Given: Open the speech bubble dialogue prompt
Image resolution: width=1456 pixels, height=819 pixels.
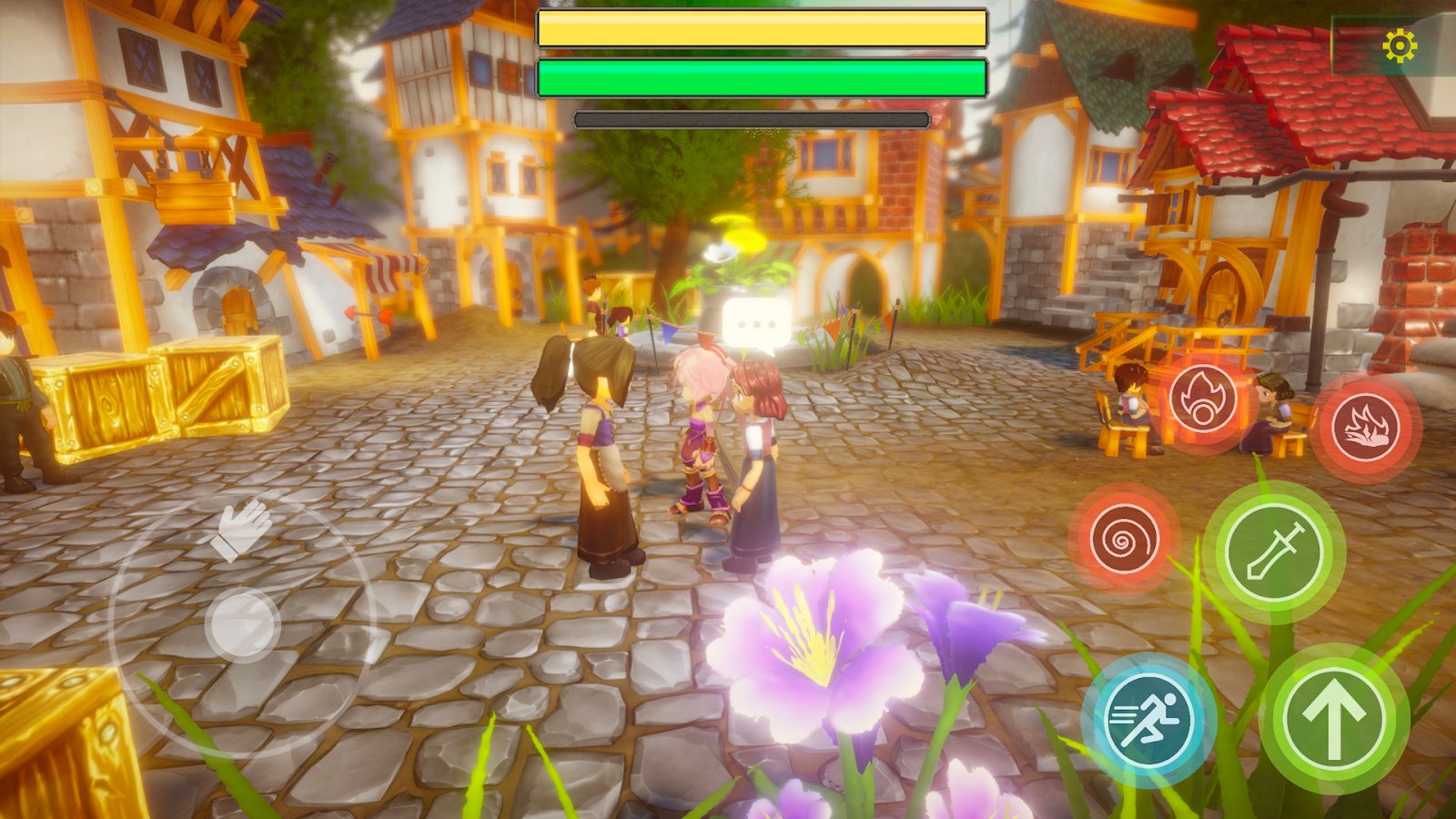Looking at the screenshot, I should pyautogui.click(x=755, y=325).
